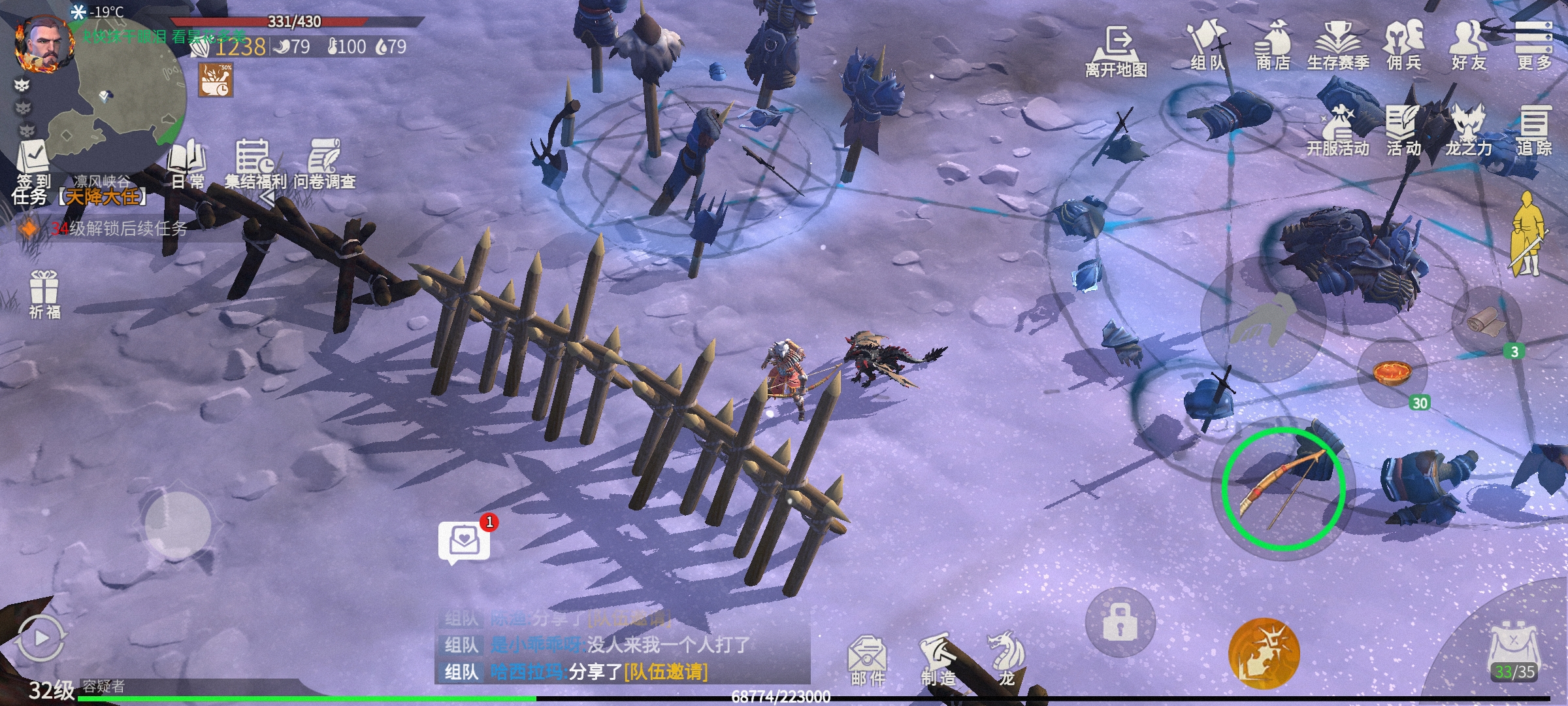The image size is (1568, 706).
Task: Open the 佣兵 mercenary menu
Action: 1403,44
